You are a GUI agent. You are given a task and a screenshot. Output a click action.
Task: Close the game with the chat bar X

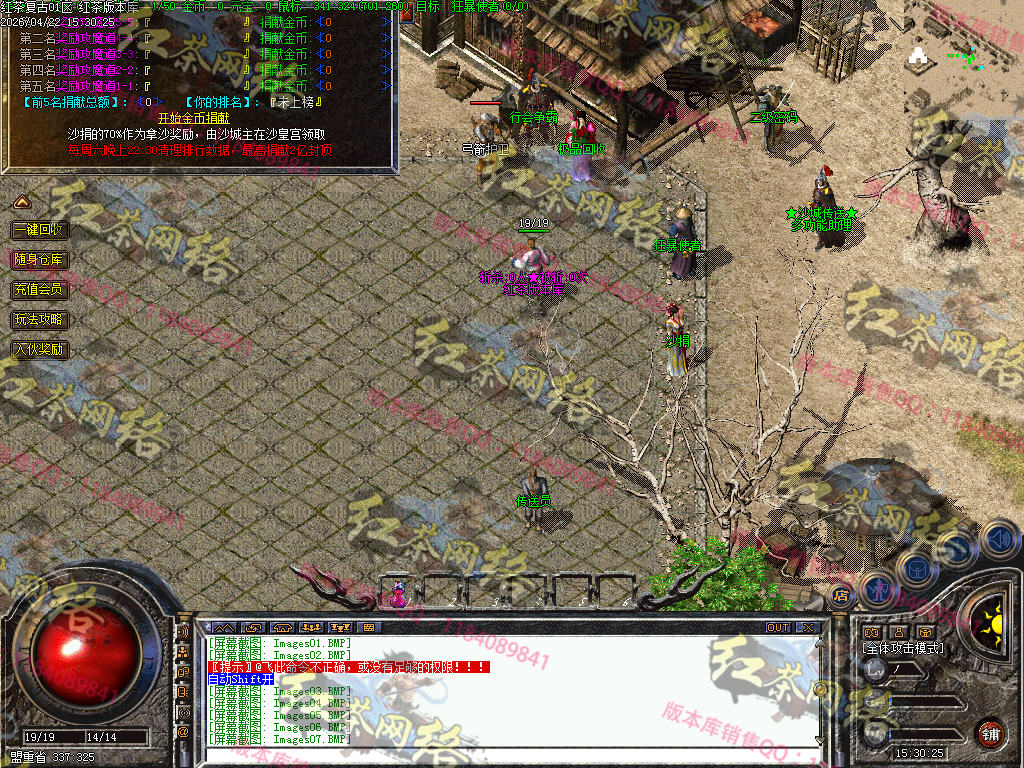(807, 627)
